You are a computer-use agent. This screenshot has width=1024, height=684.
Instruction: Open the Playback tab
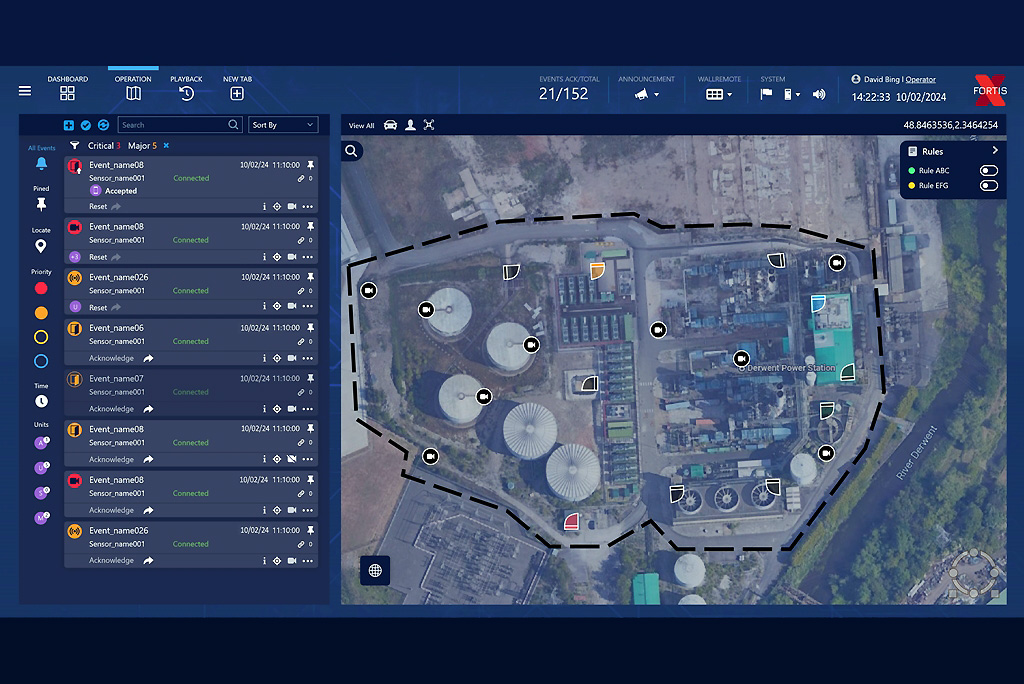[186, 93]
